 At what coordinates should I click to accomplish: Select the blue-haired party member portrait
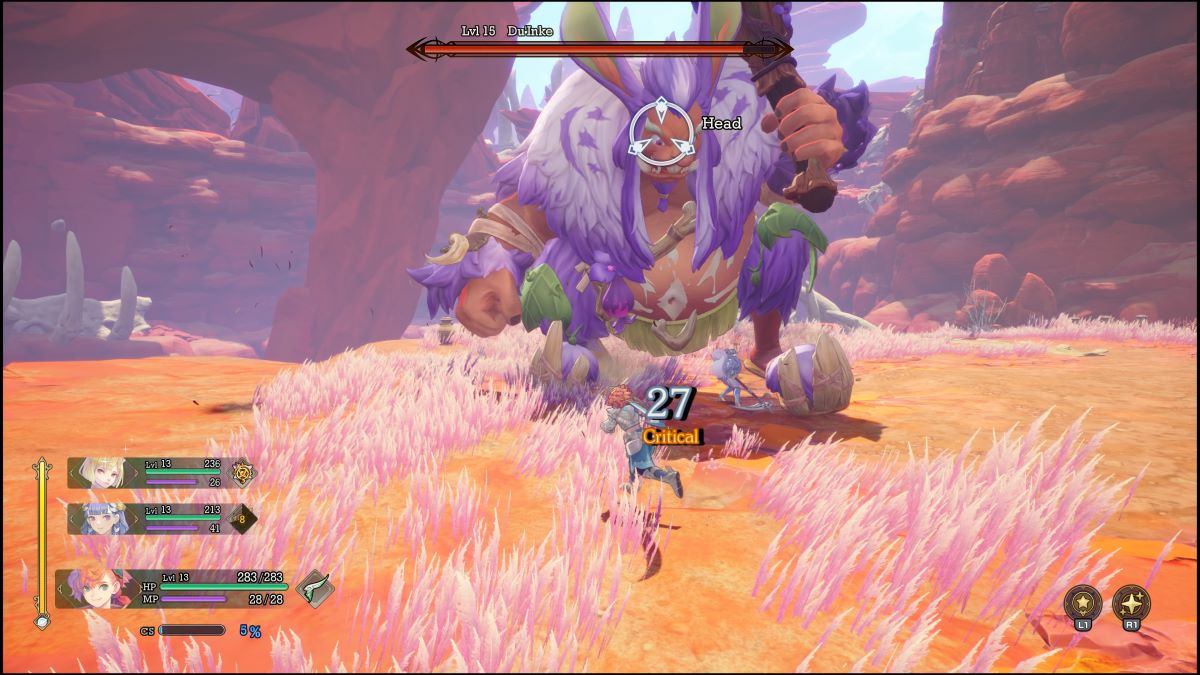coord(105,518)
